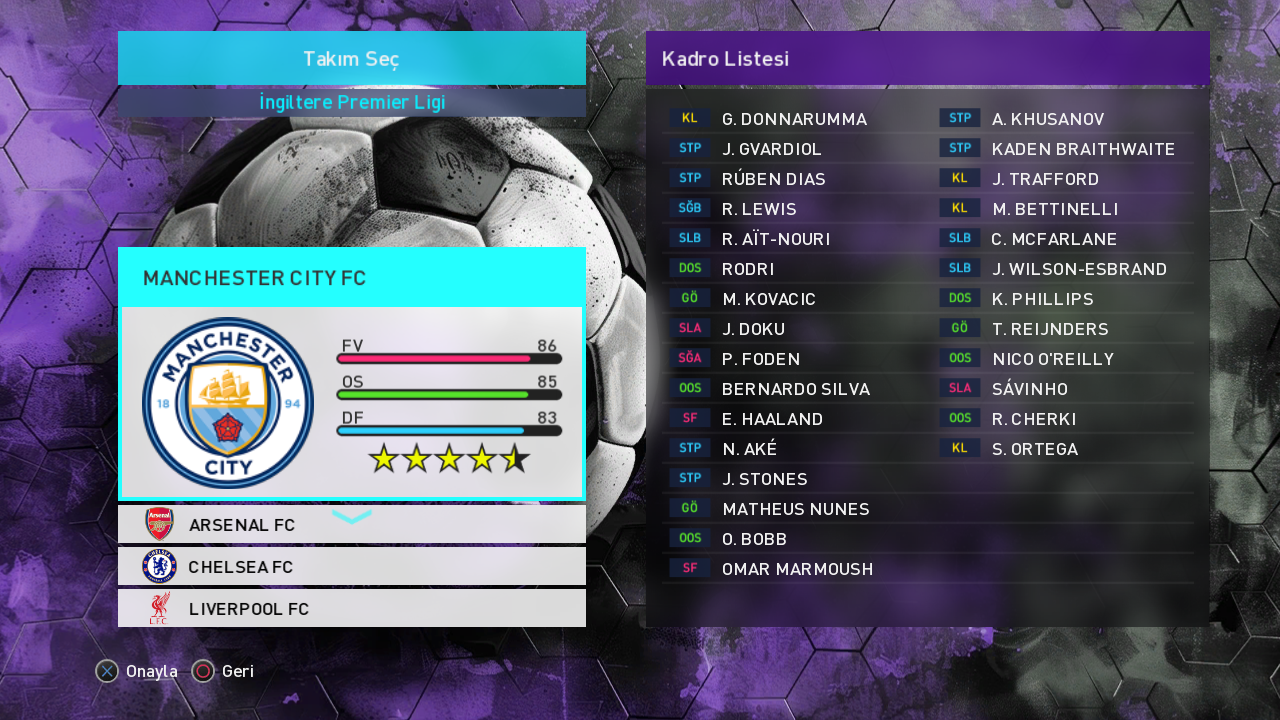Click A. Khusanov's squad entry

(1048, 119)
